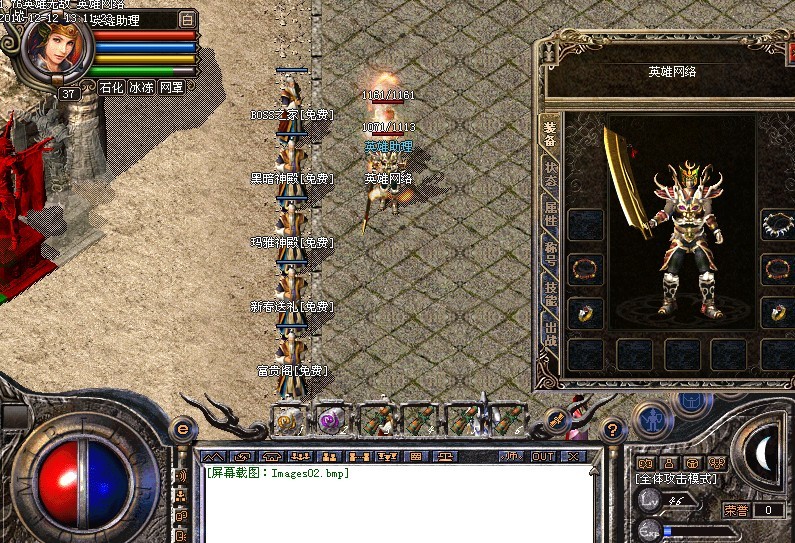Click the OUT button above chat
The width and height of the screenshot is (795, 543).
coord(541,456)
